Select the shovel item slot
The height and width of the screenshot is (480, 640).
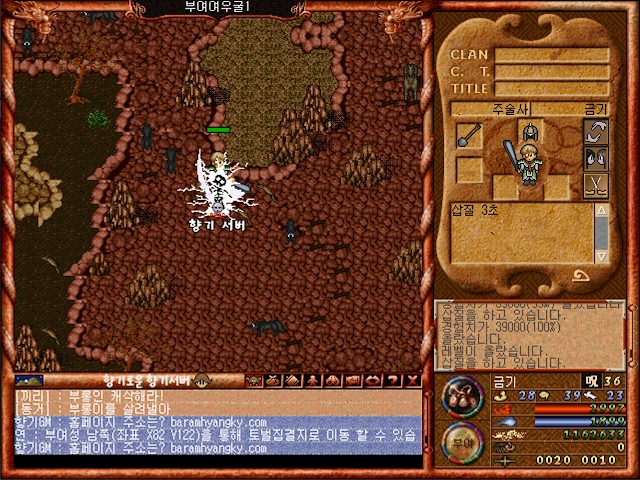tap(469, 135)
